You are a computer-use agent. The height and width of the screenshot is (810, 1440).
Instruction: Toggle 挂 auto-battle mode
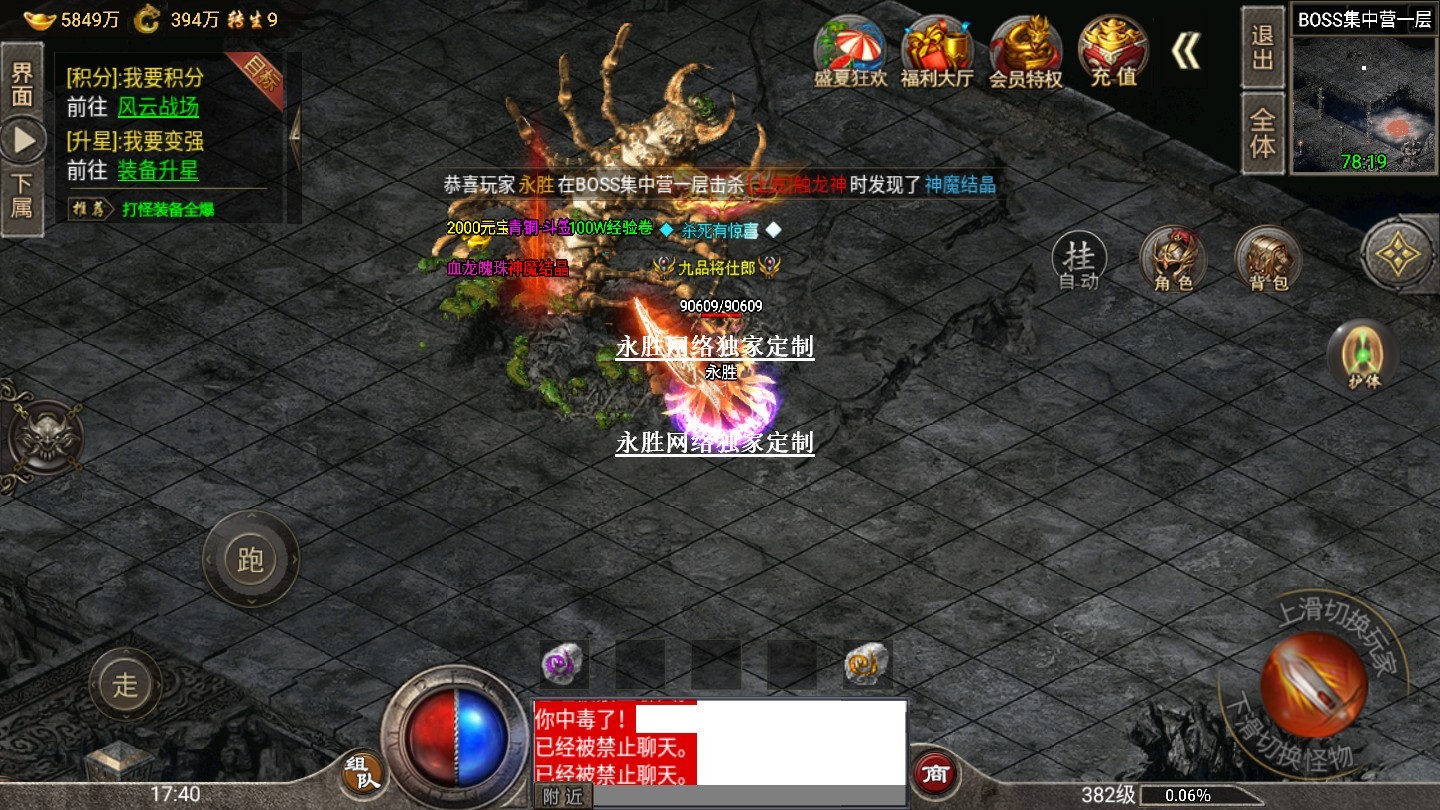pos(1079,261)
